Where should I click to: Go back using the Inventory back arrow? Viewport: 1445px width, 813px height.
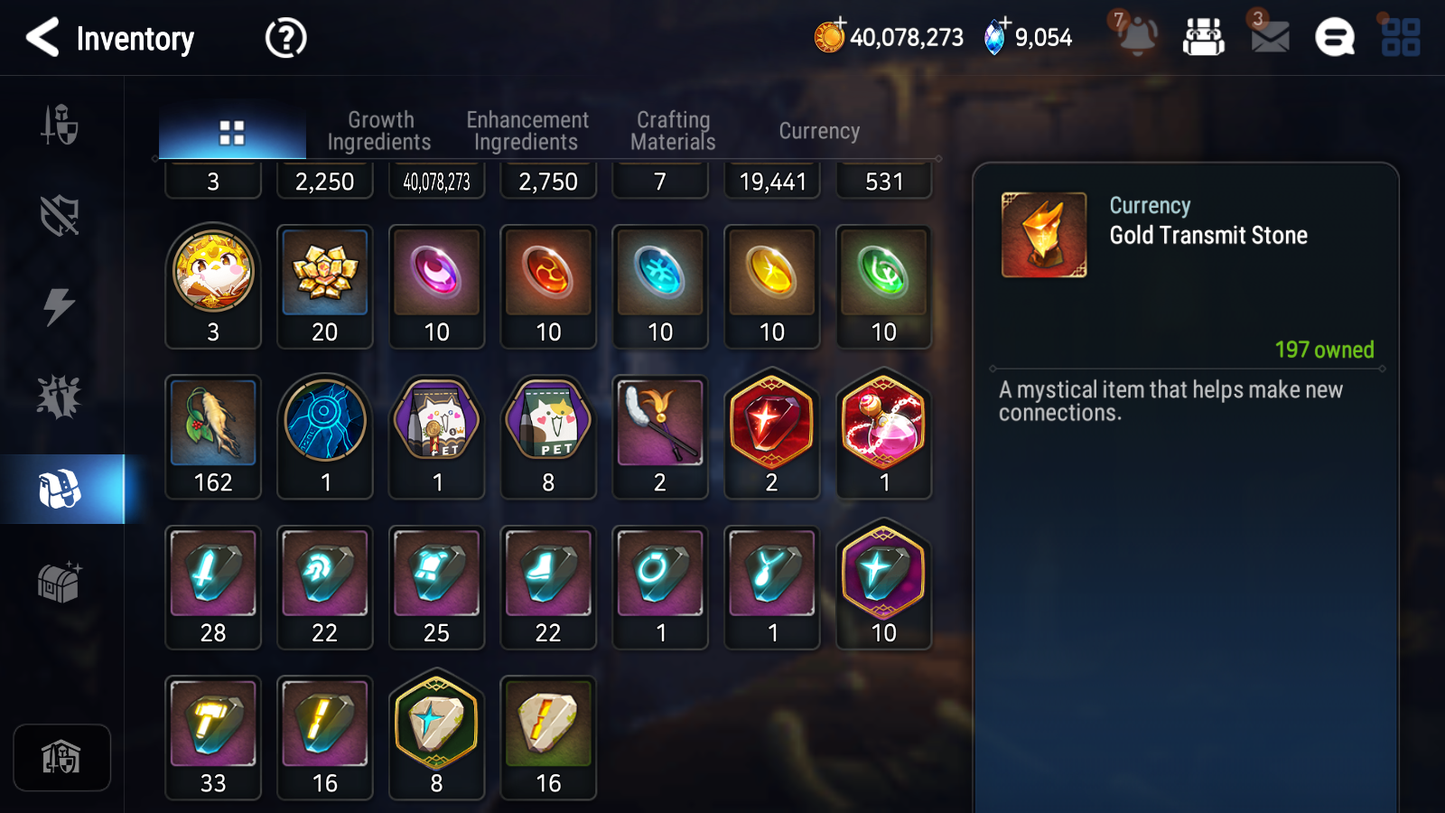[x=43, y=38]
